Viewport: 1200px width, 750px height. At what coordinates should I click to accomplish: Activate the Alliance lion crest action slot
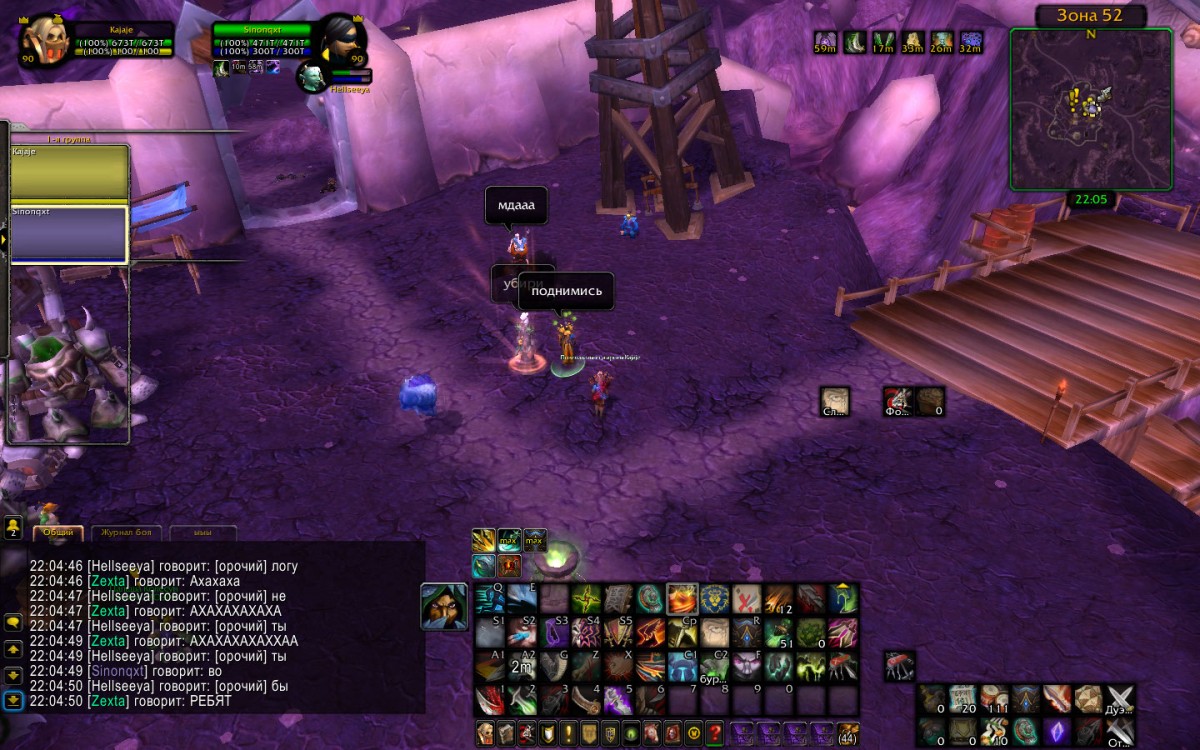[716, 599]
